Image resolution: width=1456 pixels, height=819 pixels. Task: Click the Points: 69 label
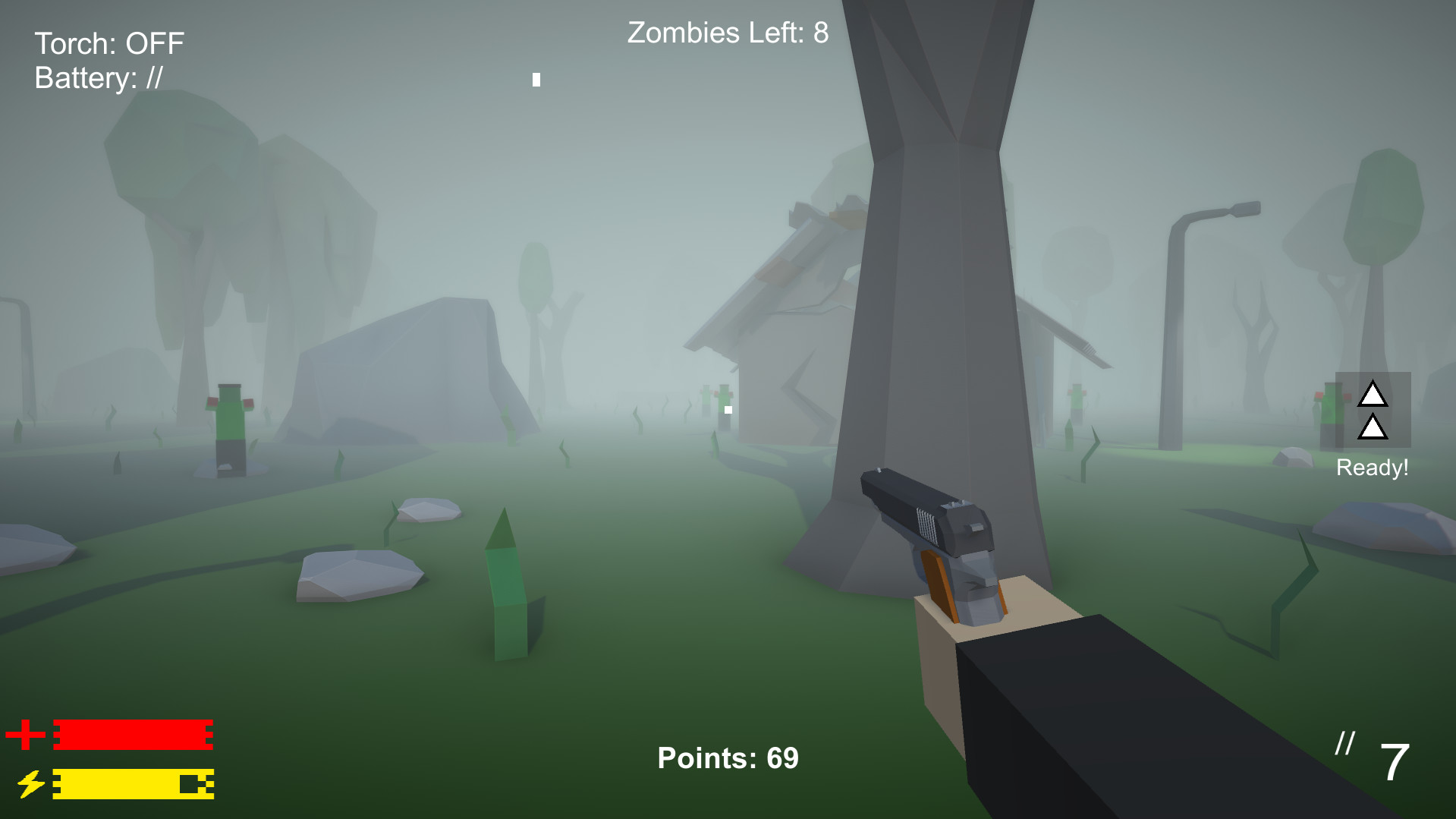point(727,757)
